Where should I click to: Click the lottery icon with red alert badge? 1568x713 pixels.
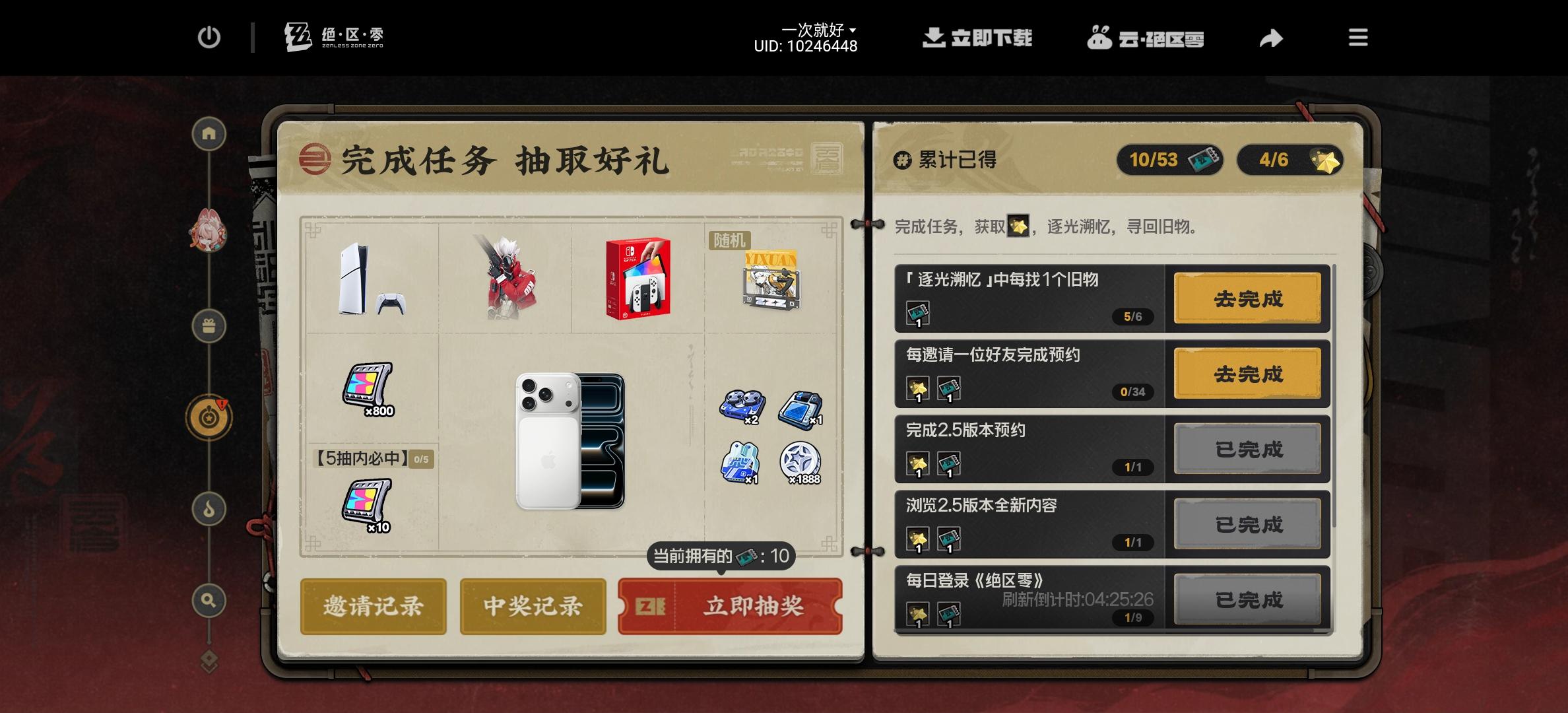pyautogui.click(x=209, y=416)
